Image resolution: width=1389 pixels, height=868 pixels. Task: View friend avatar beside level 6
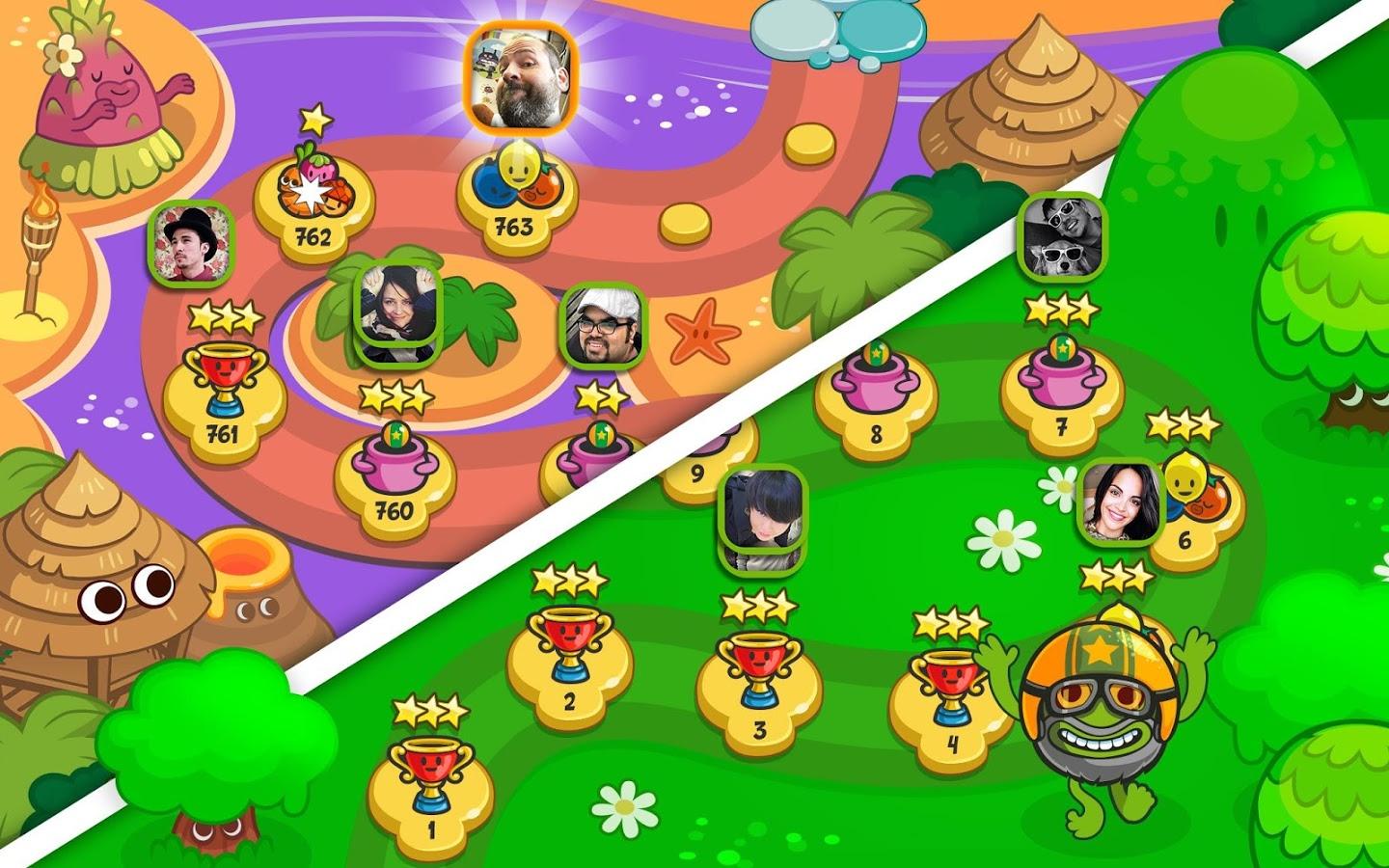tap(1120, 502)
